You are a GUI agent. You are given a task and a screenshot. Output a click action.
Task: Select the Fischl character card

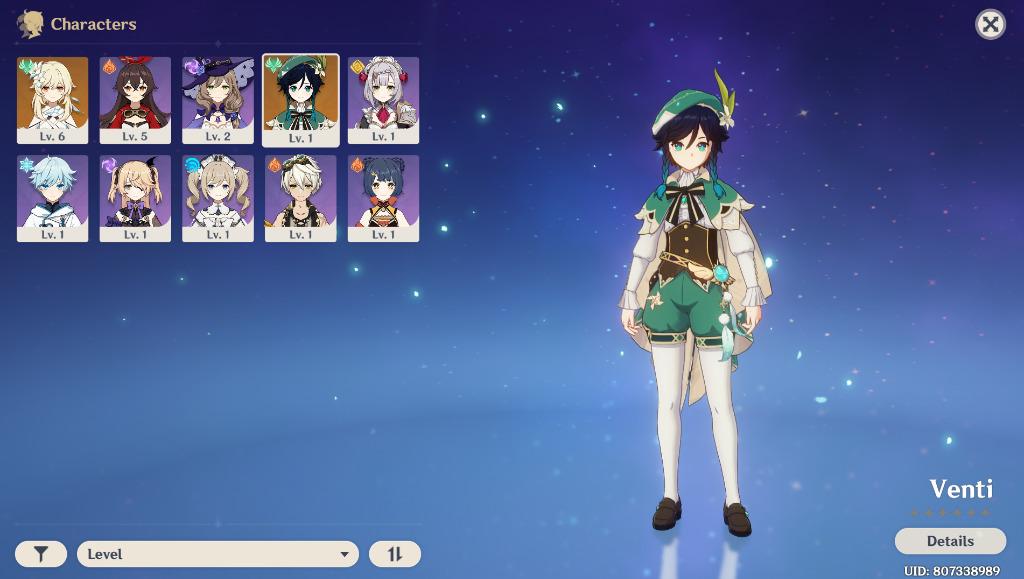(135, 198)
